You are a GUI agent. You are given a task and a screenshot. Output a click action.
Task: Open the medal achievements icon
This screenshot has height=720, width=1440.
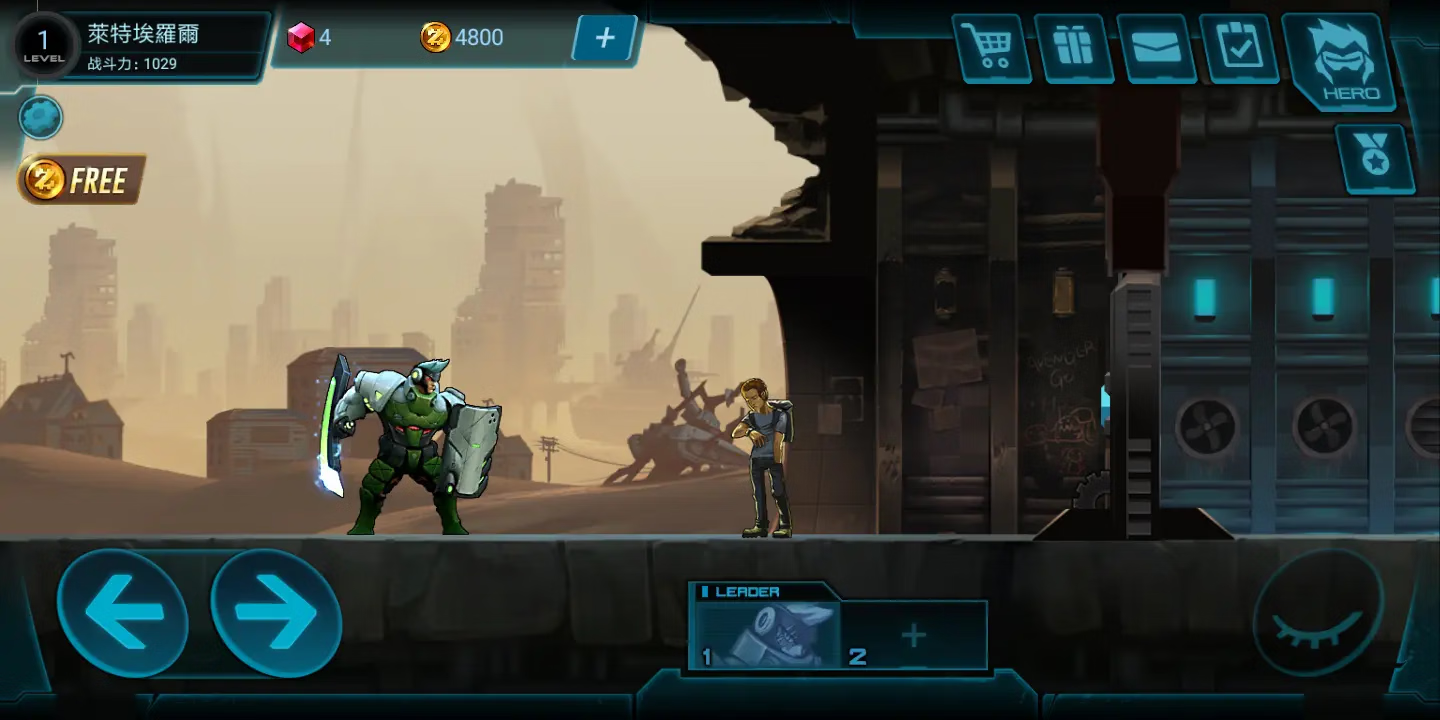click(x=1375, y=158)
